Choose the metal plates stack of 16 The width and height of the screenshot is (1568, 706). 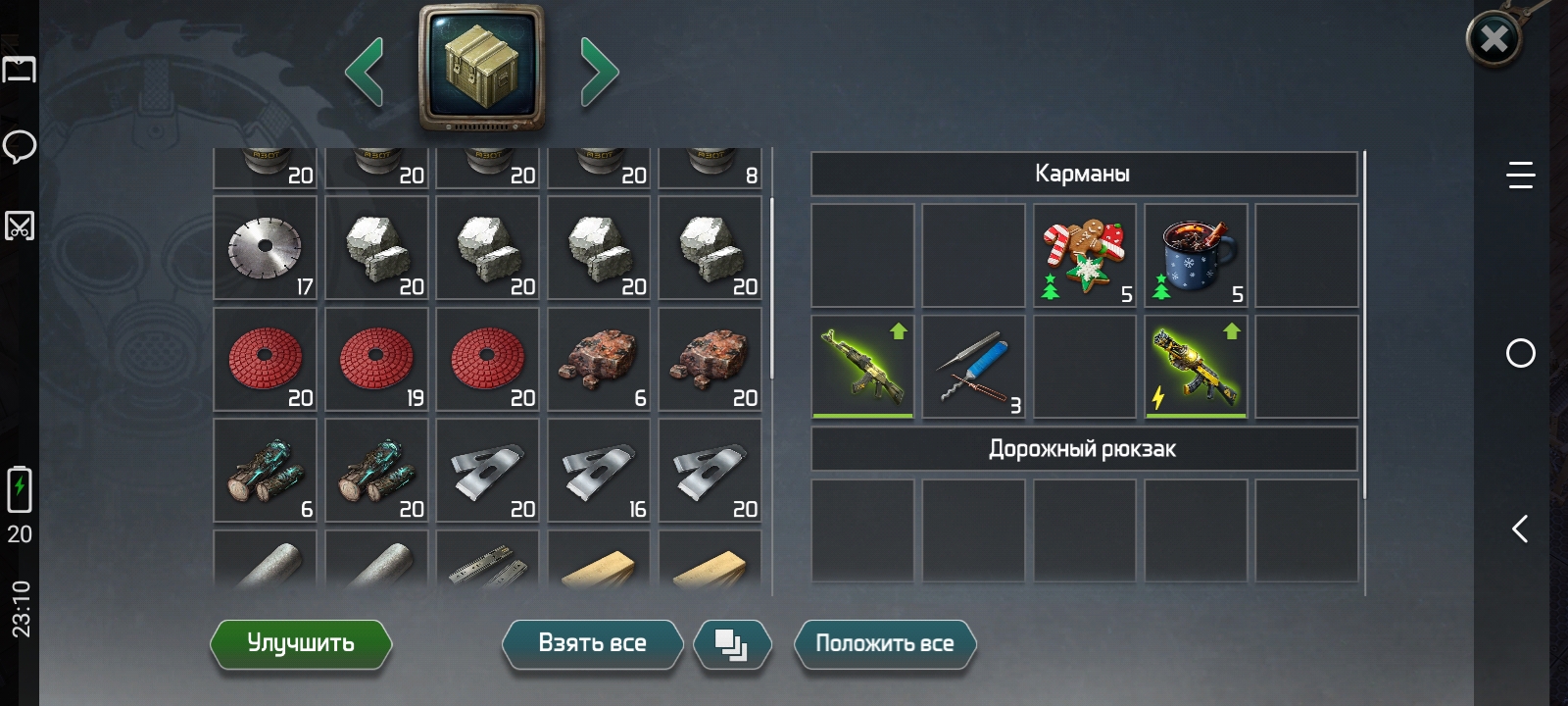(x=599, y=471)
